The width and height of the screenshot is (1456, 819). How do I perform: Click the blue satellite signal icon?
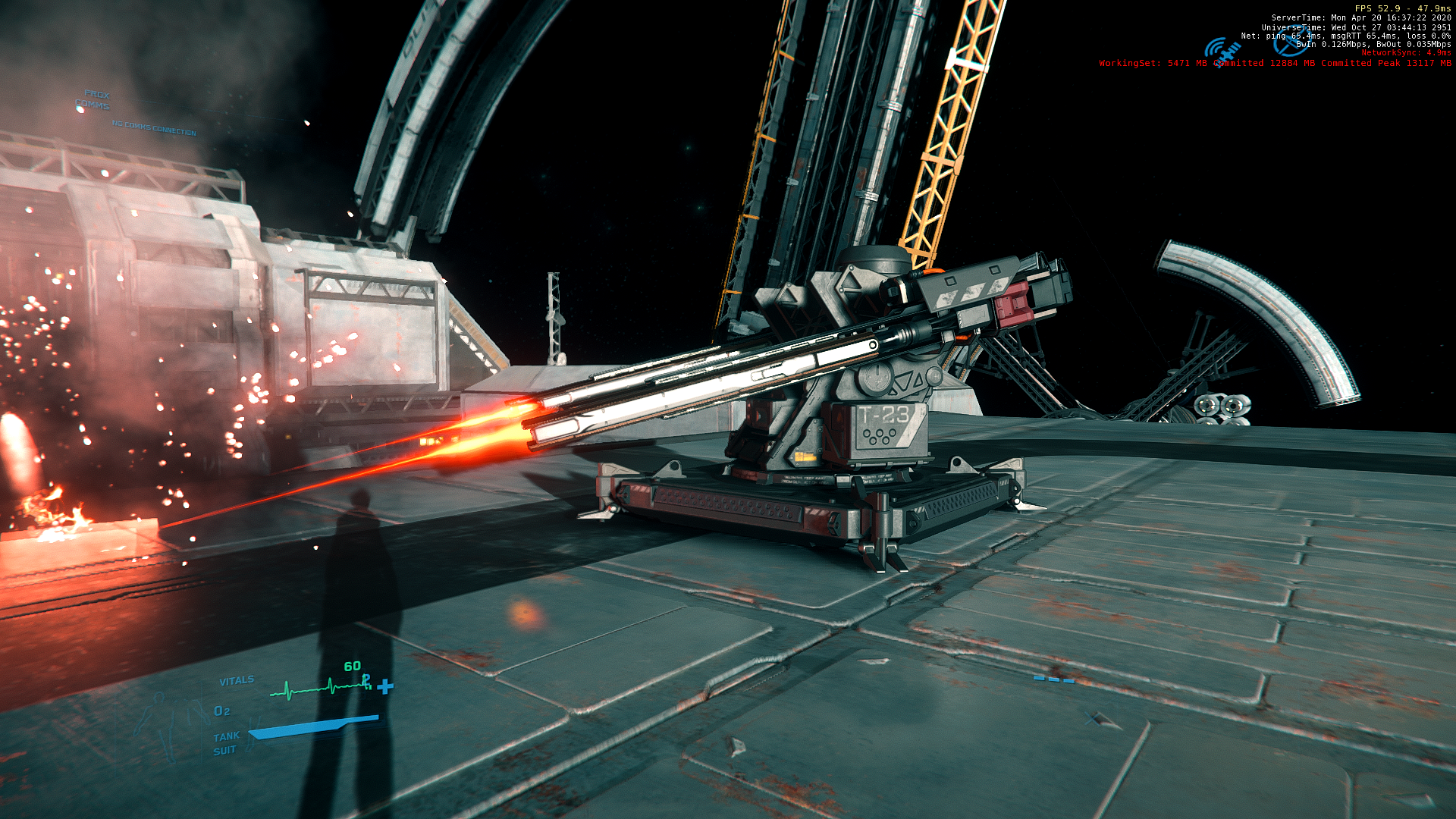click(1222, 51)
